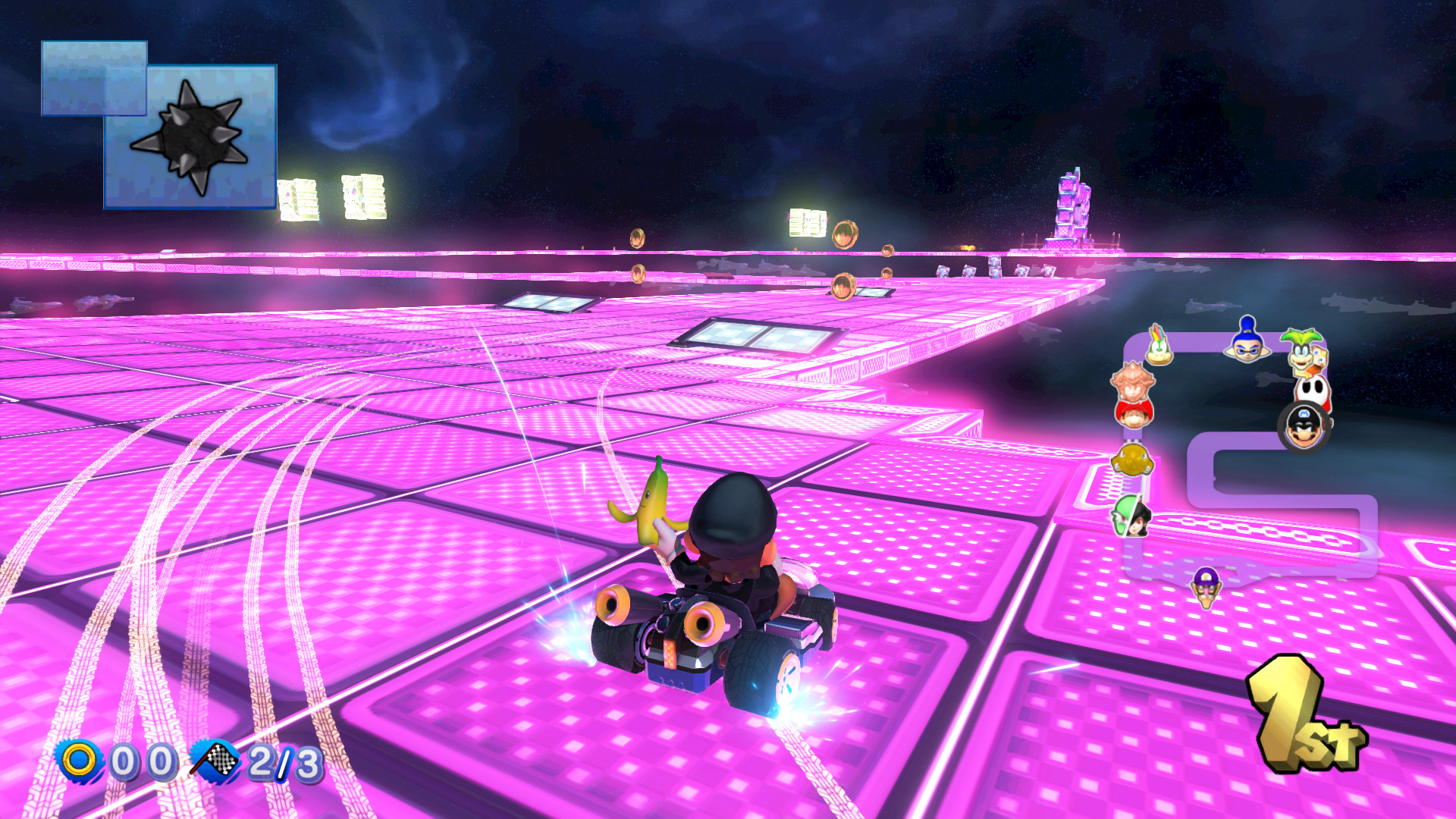The height and width of the screenshot is (819, 1456).
Task: Select Iggy Koopa's minimap icon
Action: tap(1301, 350)
